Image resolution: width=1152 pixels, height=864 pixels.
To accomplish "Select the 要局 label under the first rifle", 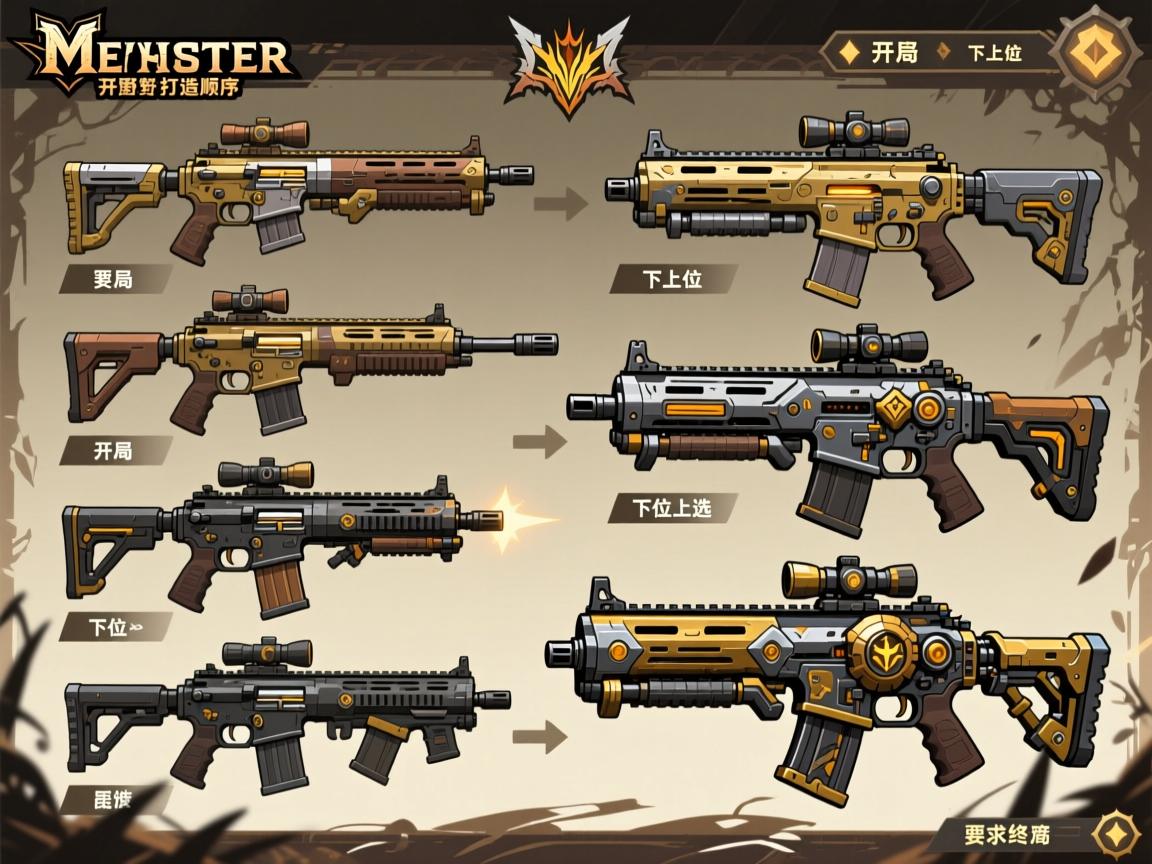I will (x=112, y=279).
